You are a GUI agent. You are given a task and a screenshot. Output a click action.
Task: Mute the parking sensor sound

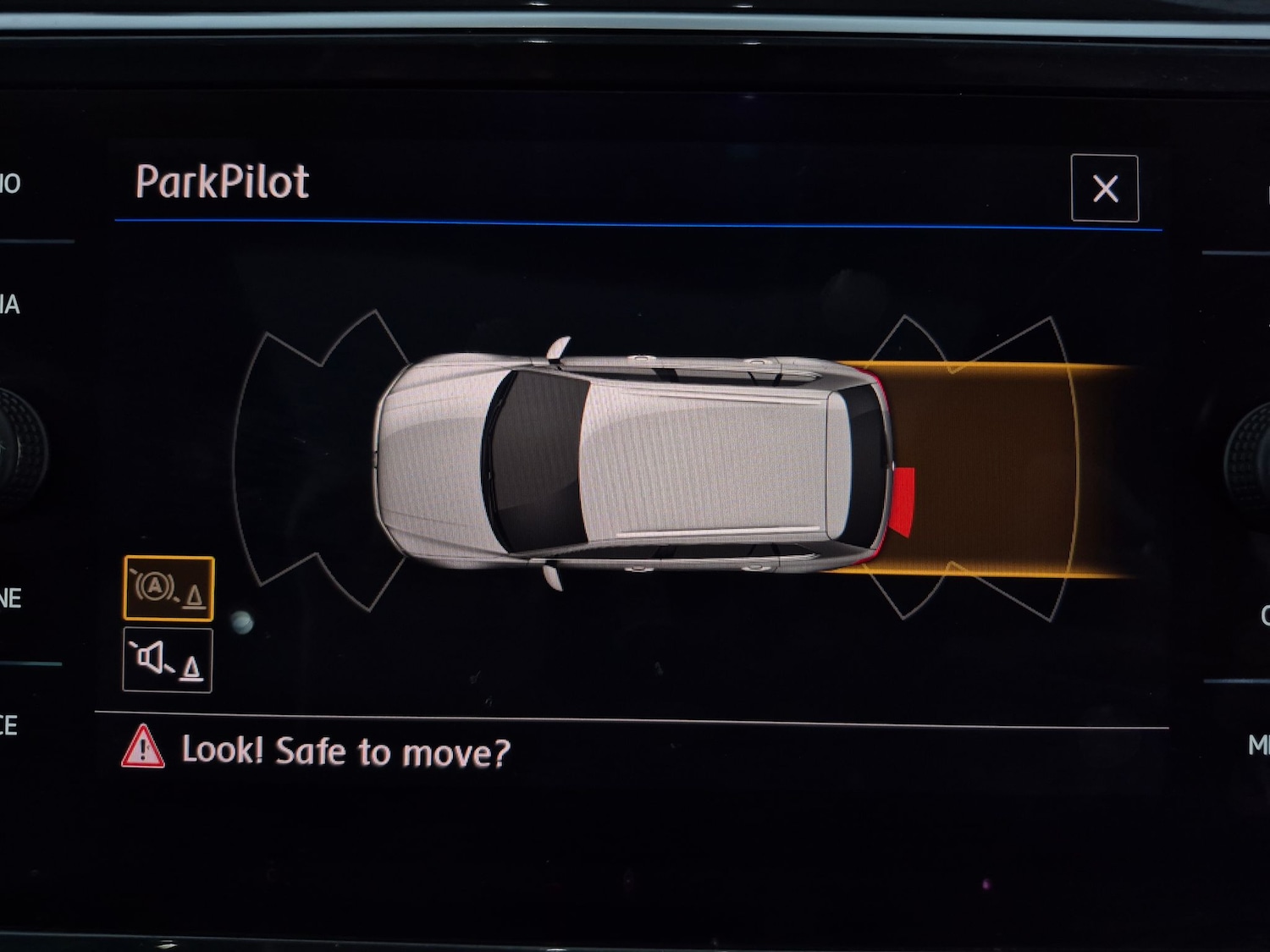coord(168,660)
